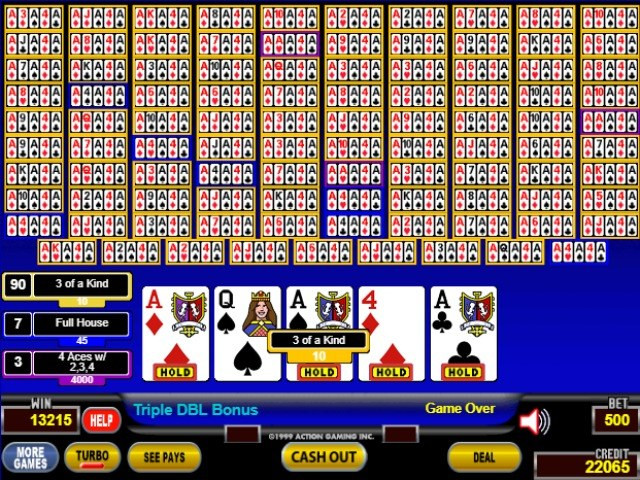Toggle the sound speaker icon
640x480 pixels.
pyautogui.click(x=535, y=422)
